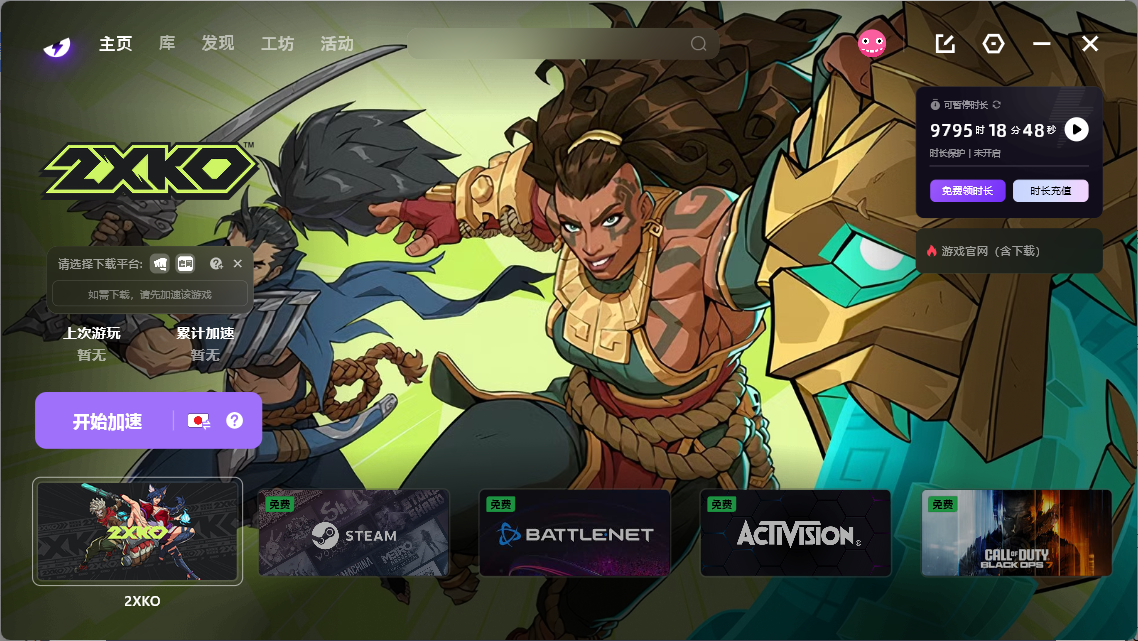The image size is (1138, 641).
Task: Choose the Riot fist download platform icon
Action: [159, 264]
